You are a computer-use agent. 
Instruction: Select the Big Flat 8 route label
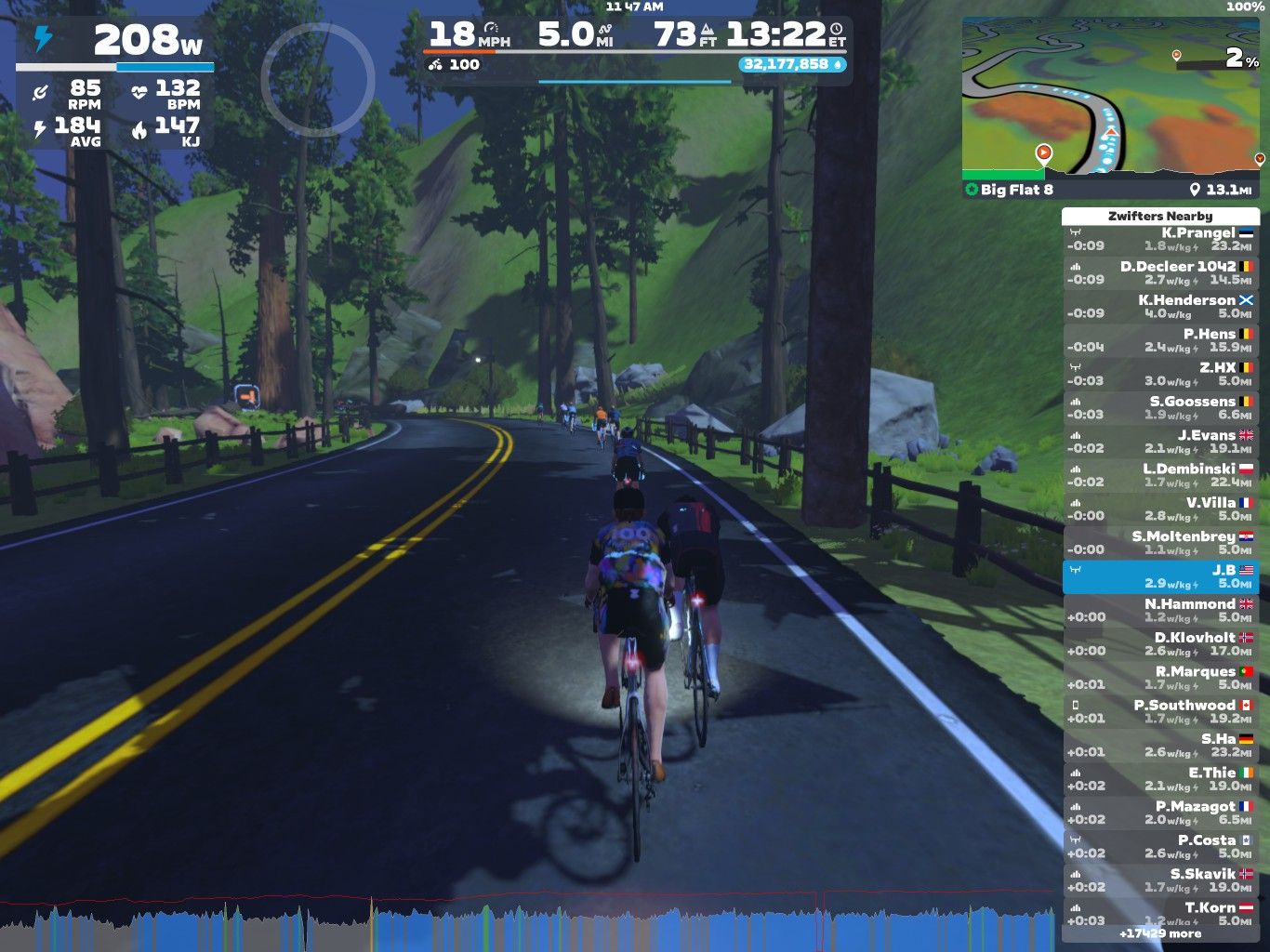tap(1017, 190)
